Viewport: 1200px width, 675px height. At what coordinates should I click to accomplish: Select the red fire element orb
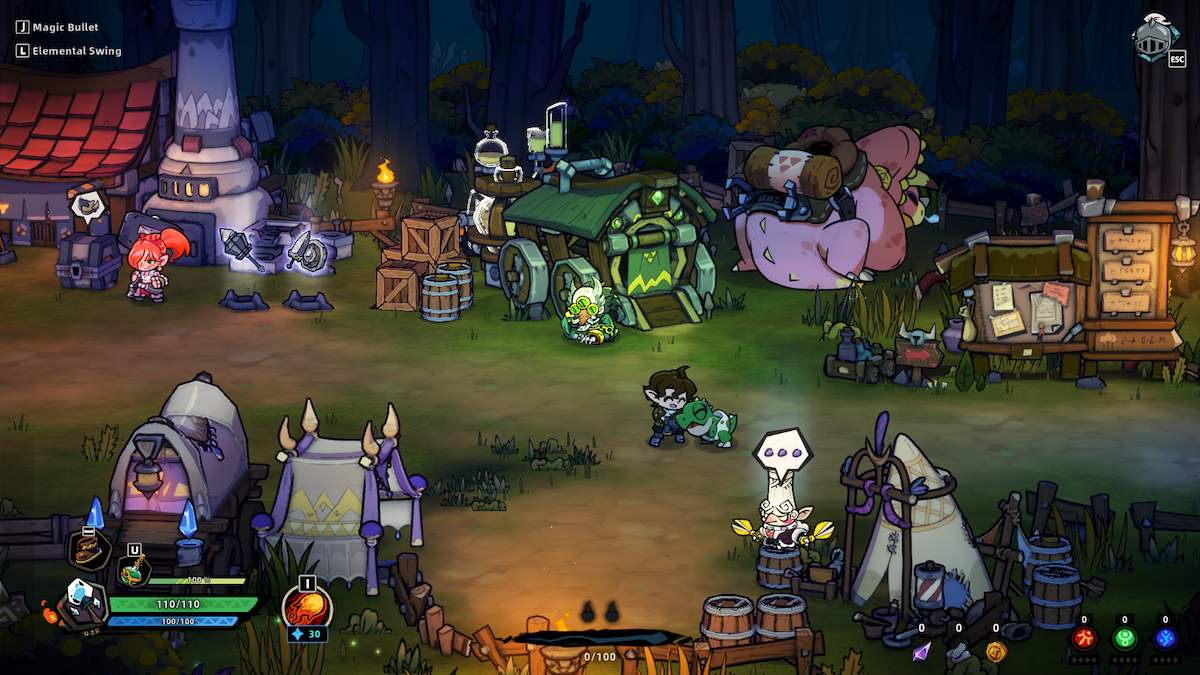[1084, 638]
